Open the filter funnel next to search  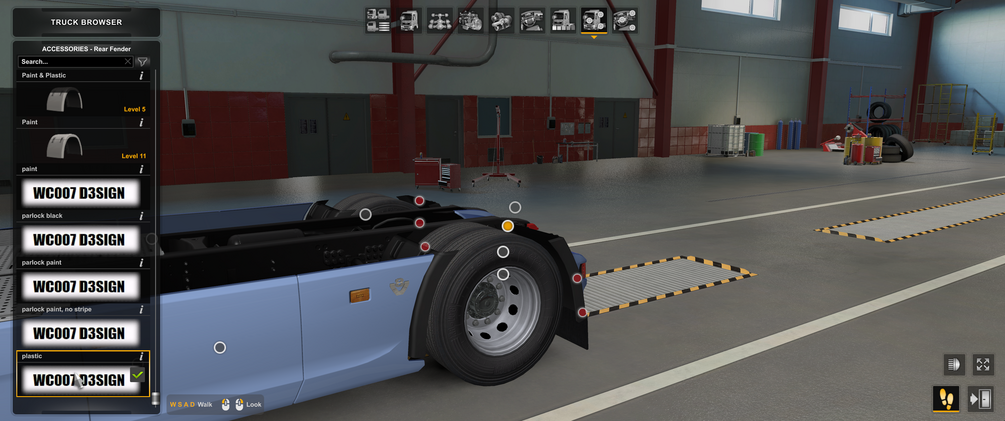pyautogui.click(x=142, y=62)
